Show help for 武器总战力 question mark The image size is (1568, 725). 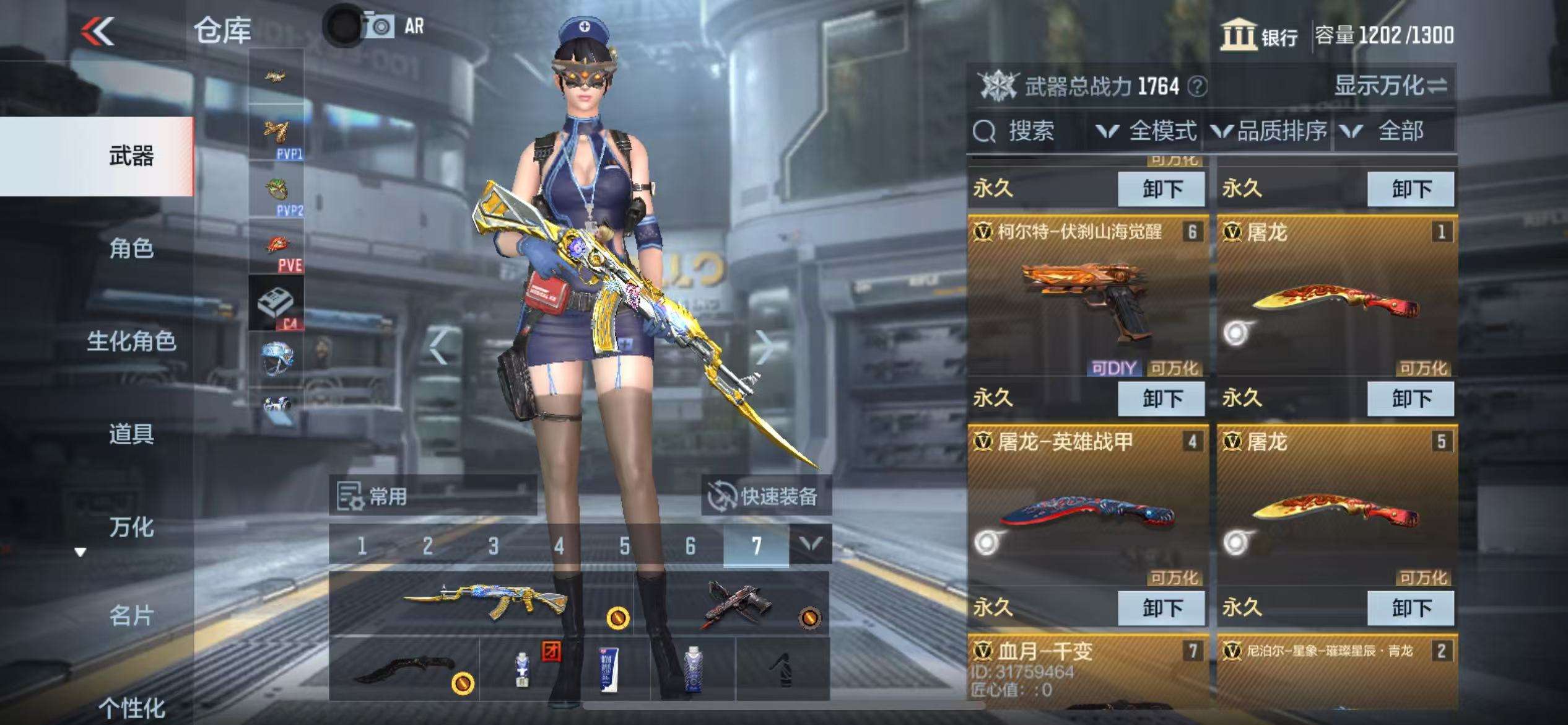pos(1198,86)
